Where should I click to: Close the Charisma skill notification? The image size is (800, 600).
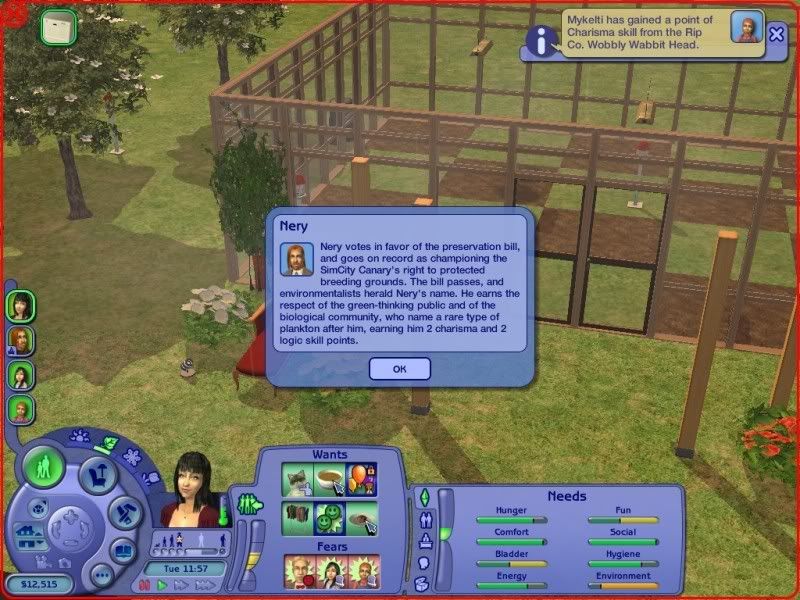click(777, 34)
